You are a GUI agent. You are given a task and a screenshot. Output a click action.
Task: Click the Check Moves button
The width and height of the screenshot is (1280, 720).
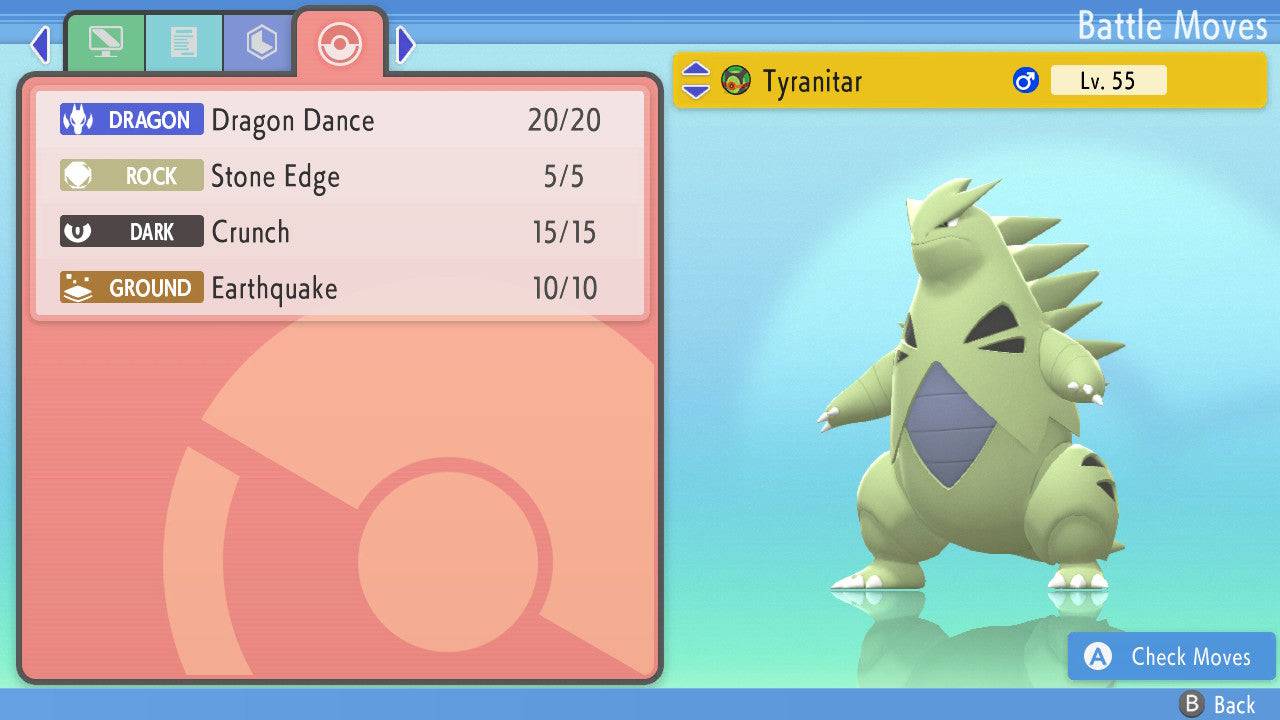[1171, 657]
